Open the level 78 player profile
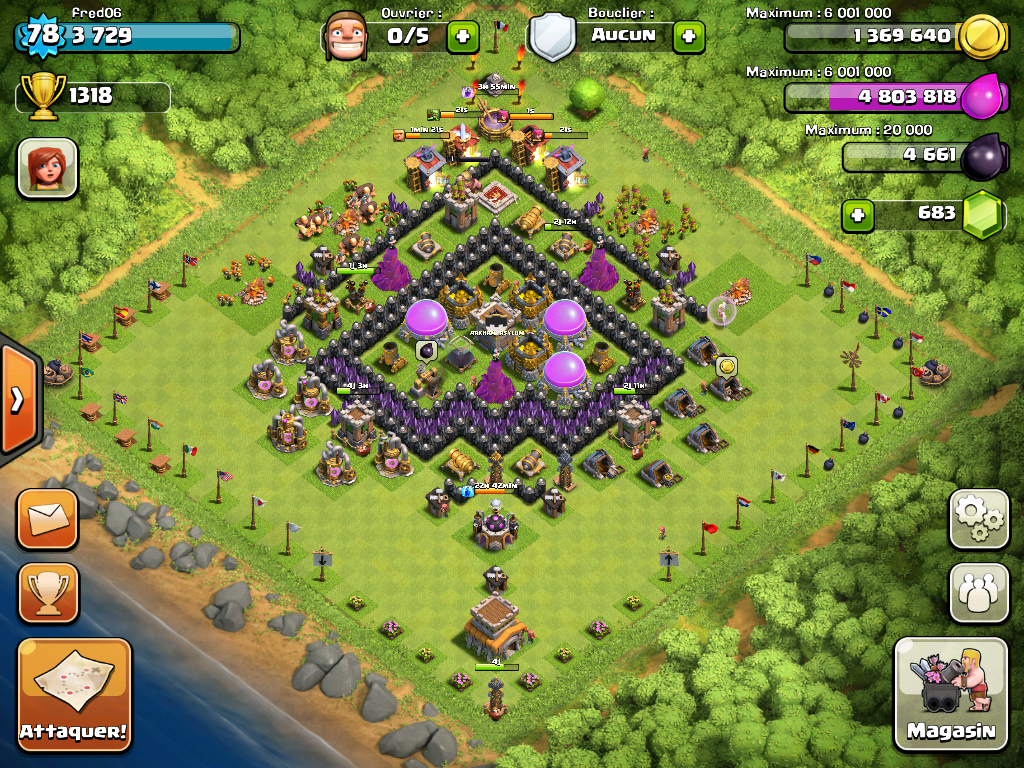Image resolution: width=1024 pixels, height=768 pixels. point(43,36)
